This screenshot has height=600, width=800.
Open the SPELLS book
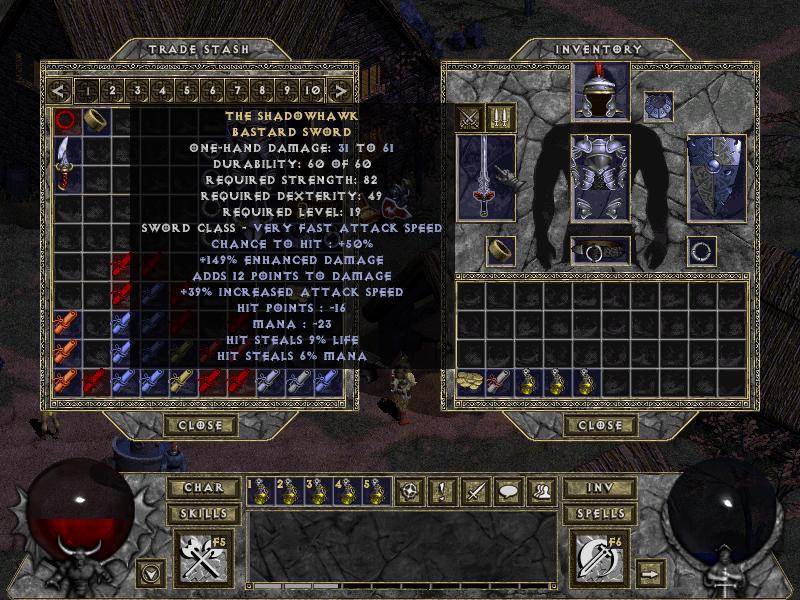600,513
